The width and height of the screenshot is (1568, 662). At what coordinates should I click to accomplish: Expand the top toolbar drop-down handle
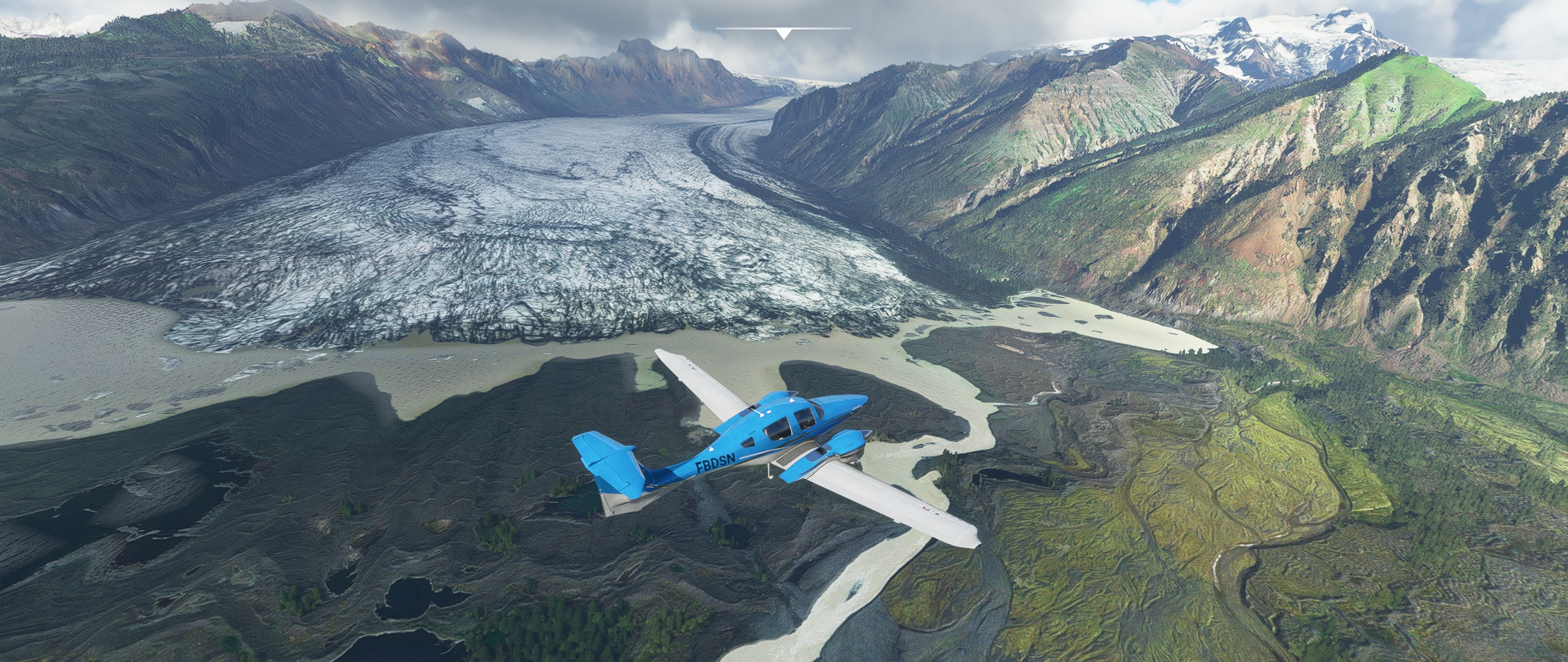783,33
